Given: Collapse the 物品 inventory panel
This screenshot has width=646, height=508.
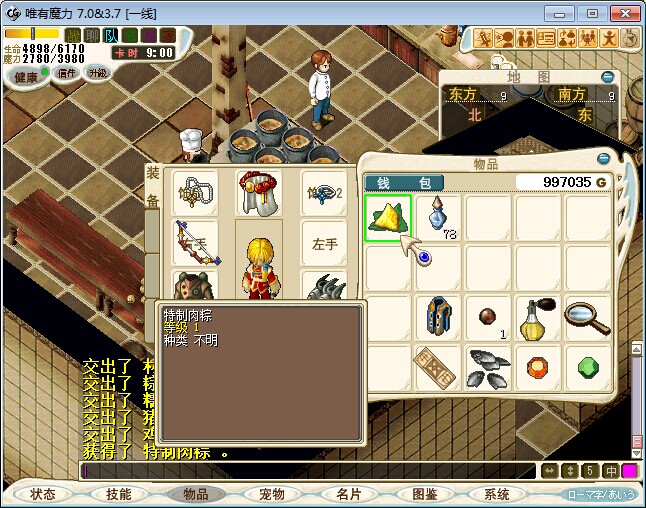Looking at the screenshot, I should tap(602, 159).
